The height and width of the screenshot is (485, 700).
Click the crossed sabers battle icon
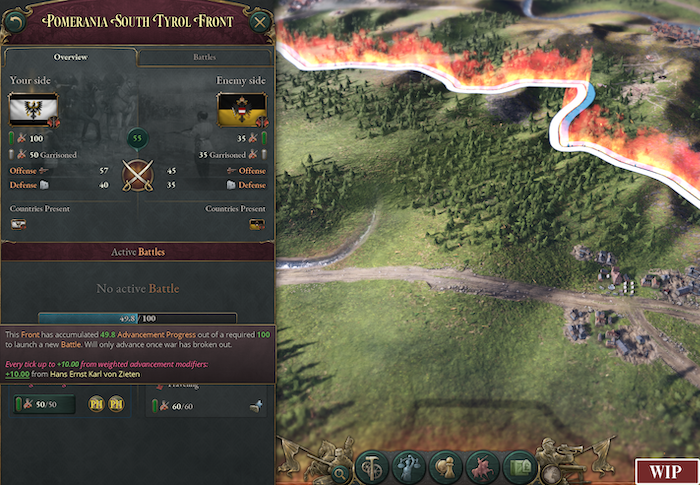click(x=137, y=177)
